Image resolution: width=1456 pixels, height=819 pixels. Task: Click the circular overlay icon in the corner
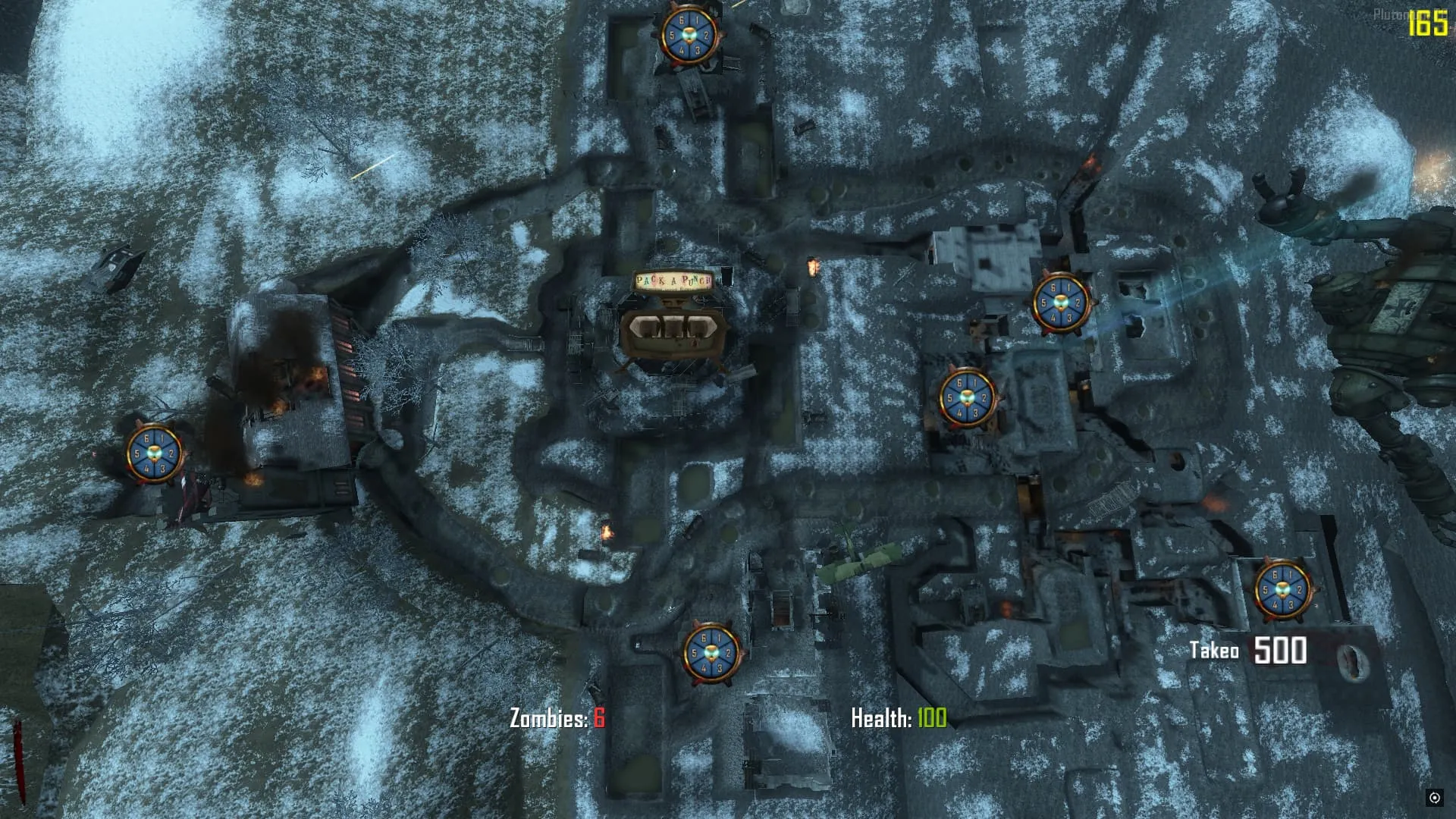[x=1434, y=797]
